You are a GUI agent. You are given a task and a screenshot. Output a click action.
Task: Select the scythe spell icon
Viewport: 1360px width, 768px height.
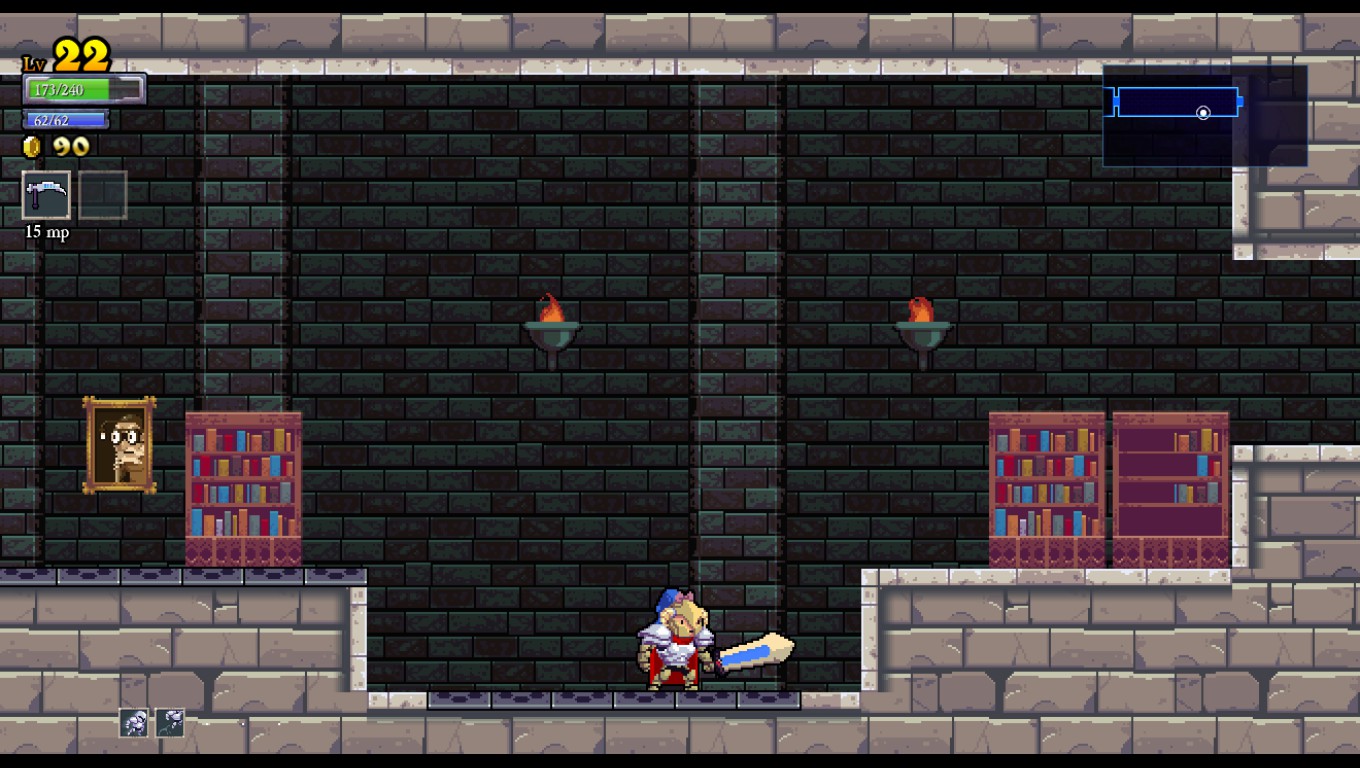tap(46, 195)
